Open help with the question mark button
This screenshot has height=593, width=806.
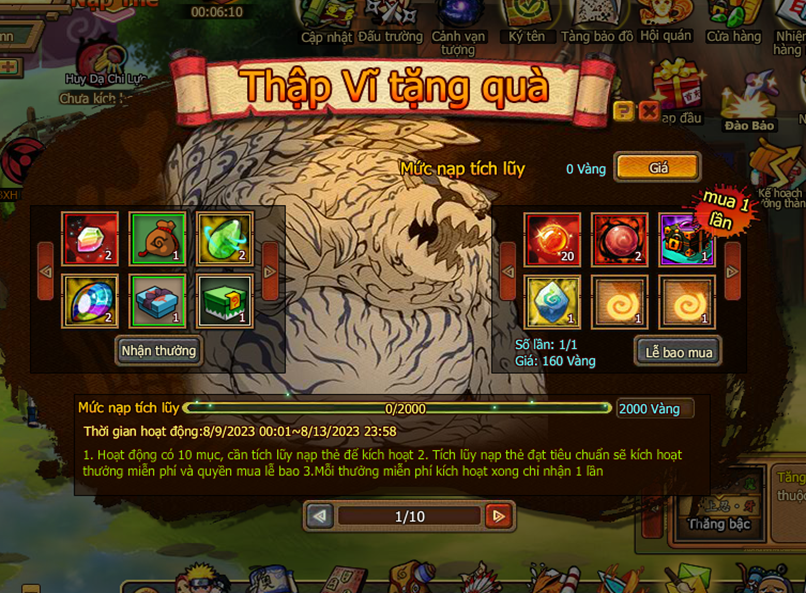tap(624, 111)
